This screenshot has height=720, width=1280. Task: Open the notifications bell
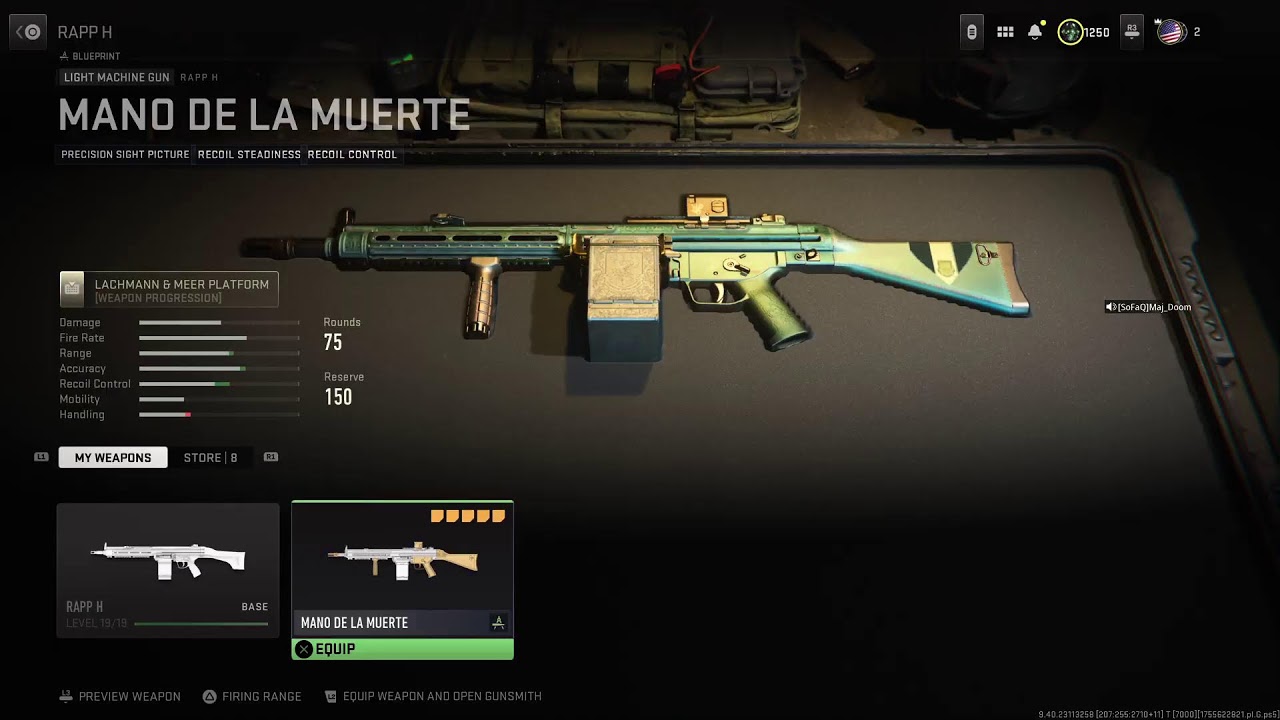(1035, 32)
